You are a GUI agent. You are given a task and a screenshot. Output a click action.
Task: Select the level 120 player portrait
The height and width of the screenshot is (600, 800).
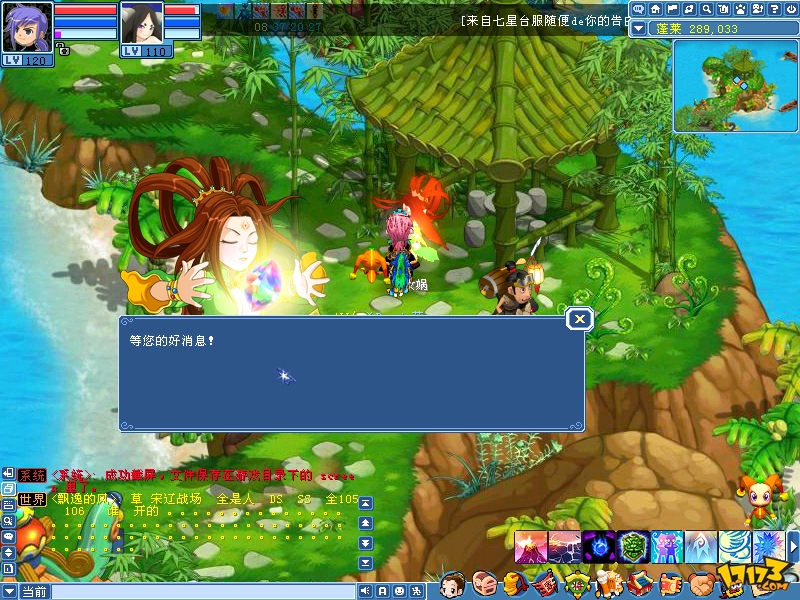(25, 26)
